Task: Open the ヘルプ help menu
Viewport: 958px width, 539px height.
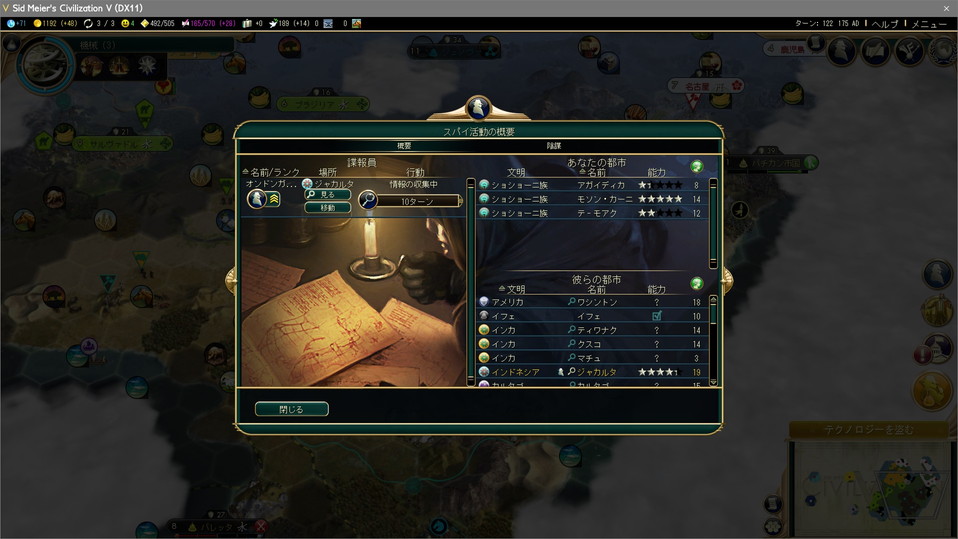Action: [885, 23]
